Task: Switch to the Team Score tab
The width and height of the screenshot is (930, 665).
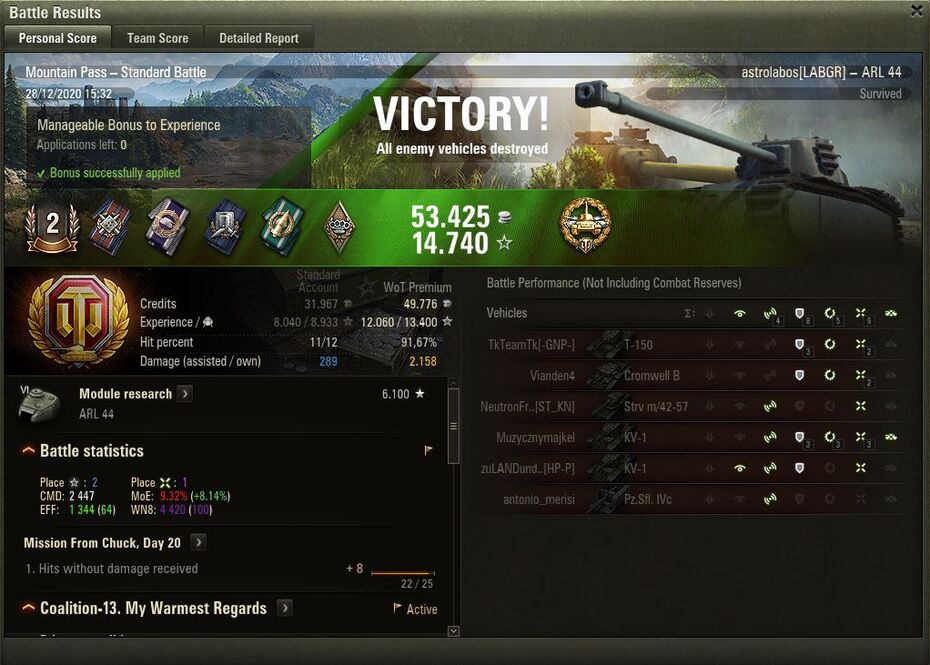Action: point(157,38)
